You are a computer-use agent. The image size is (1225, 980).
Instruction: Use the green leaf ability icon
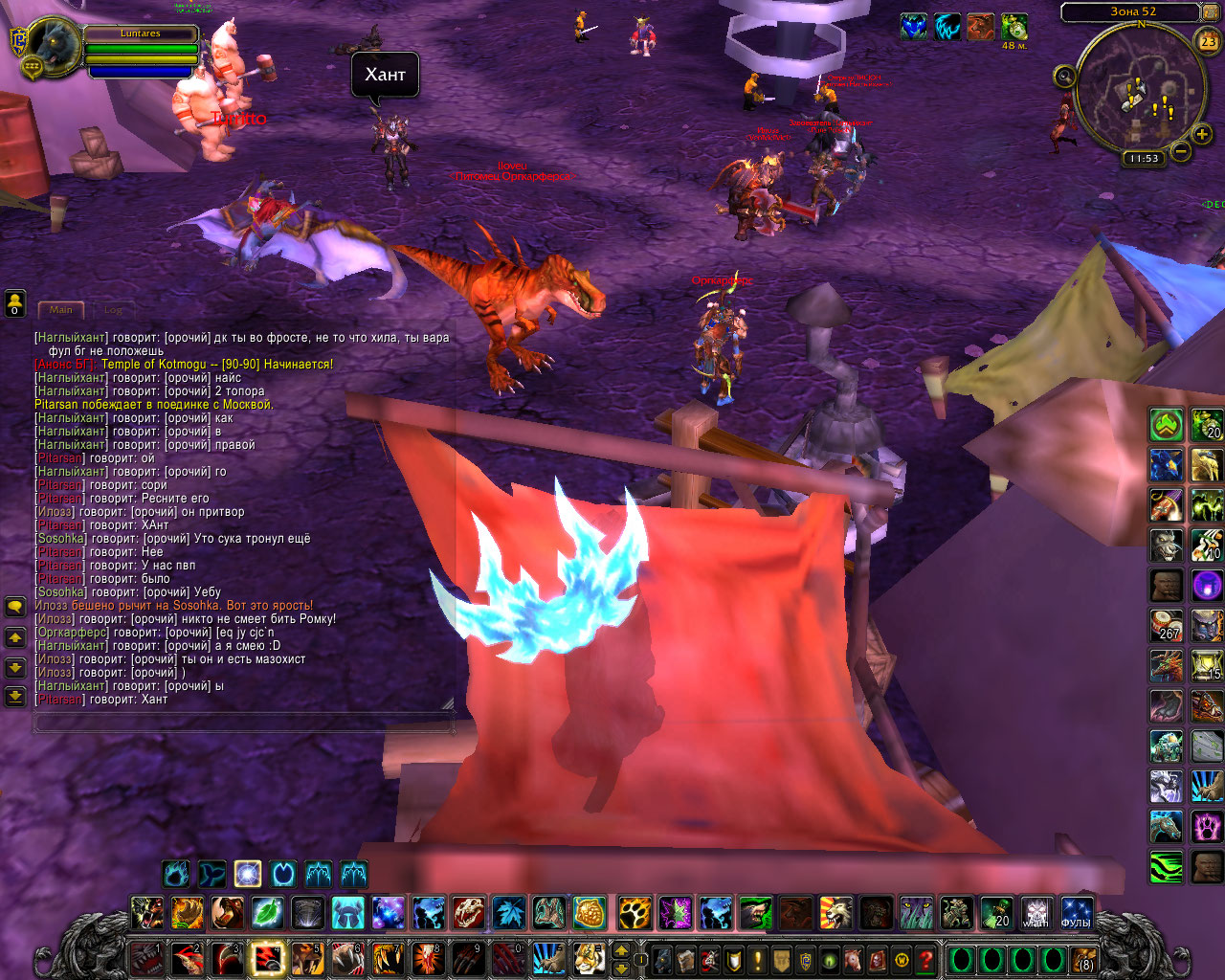(x=267, y=913)
